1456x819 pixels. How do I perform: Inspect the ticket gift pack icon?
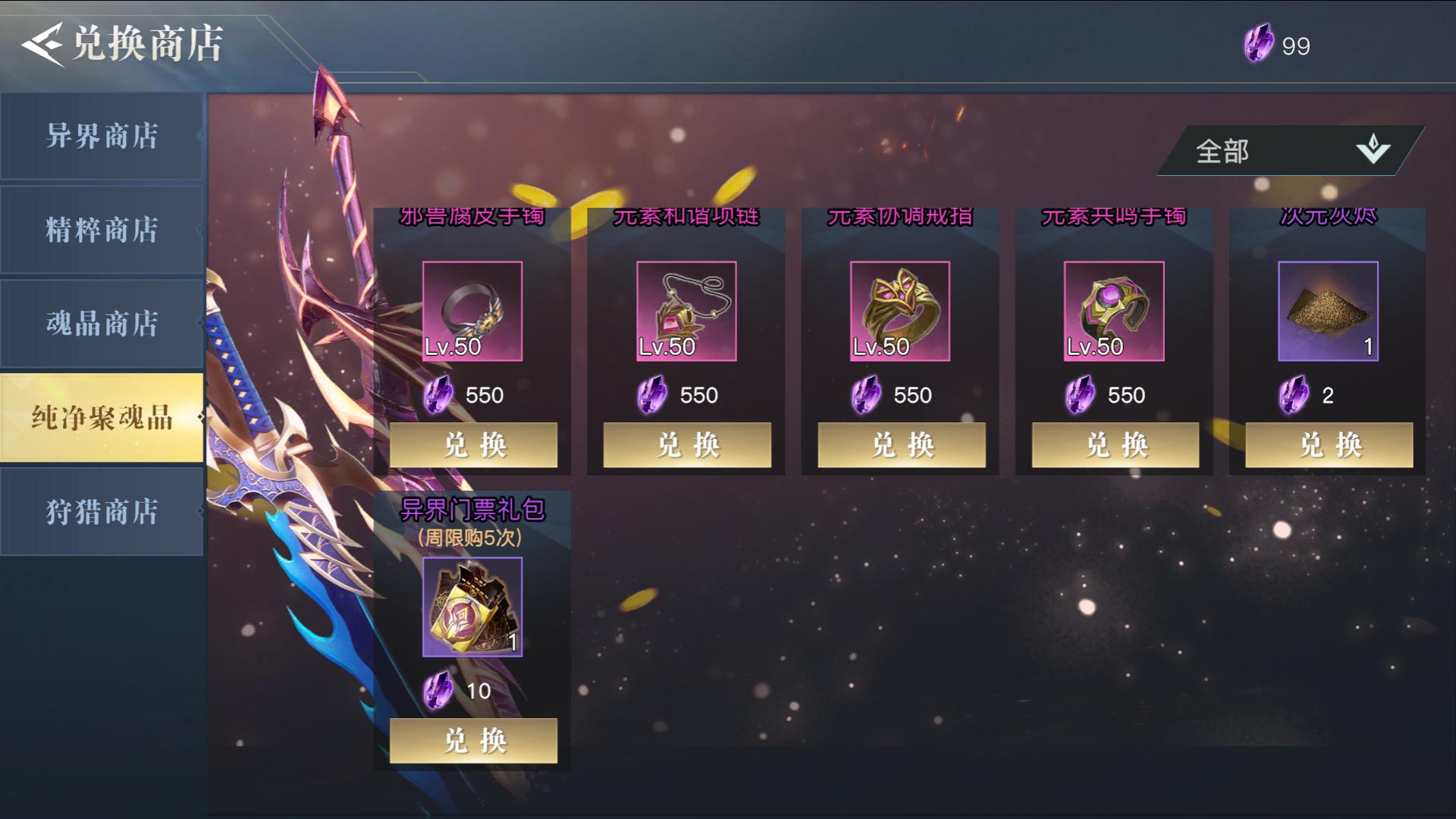(472, 607)
